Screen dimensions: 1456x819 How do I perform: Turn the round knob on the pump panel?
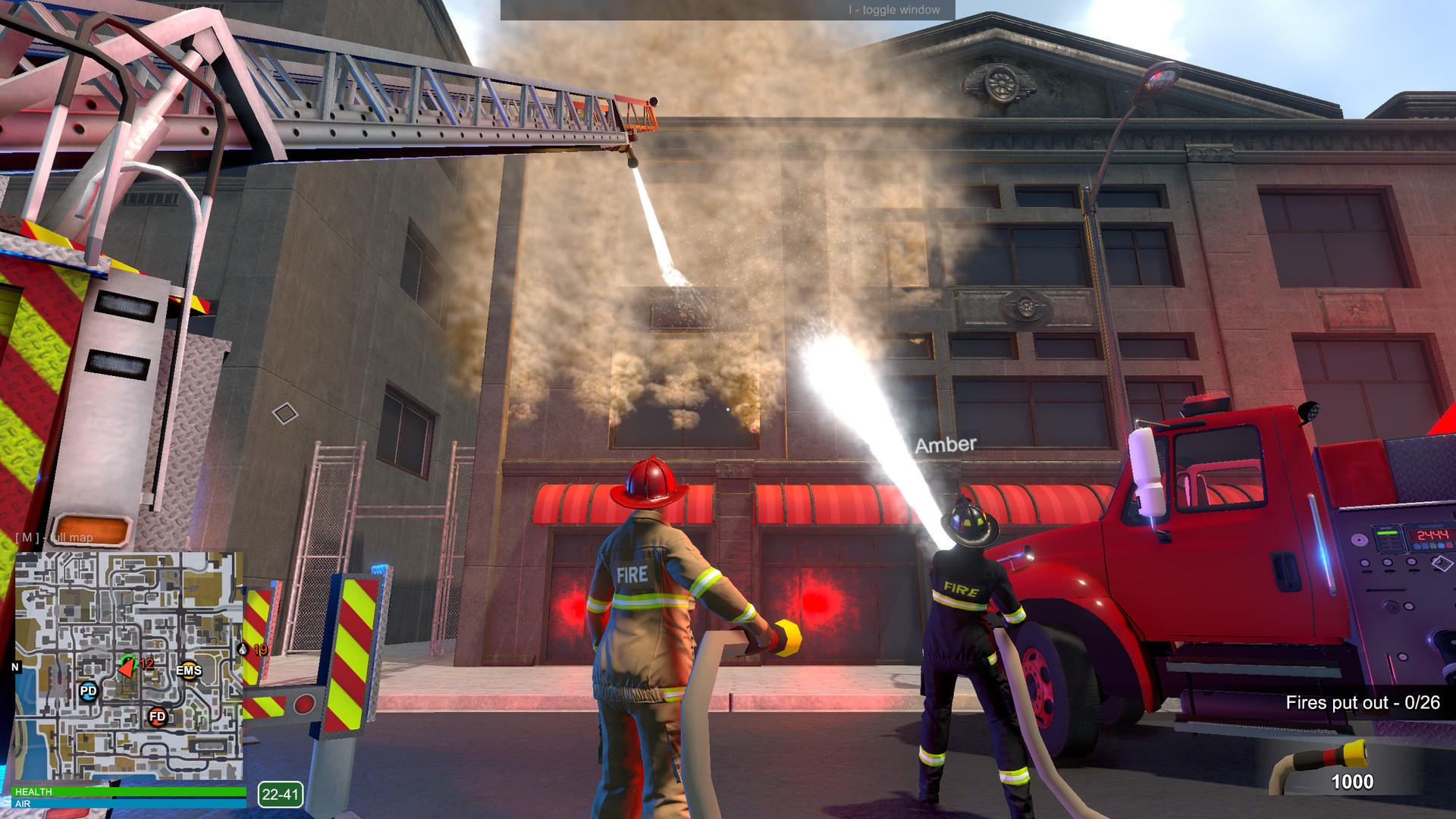tap(1359, 539)
